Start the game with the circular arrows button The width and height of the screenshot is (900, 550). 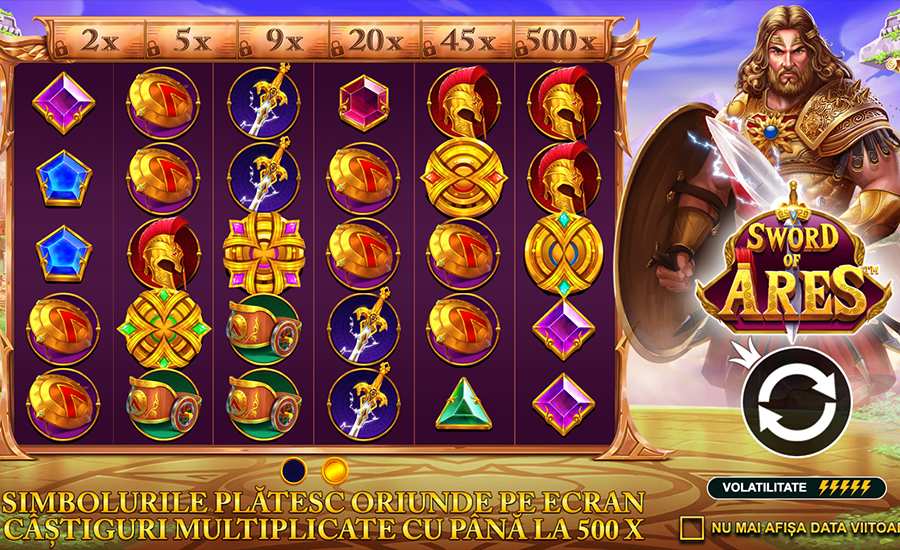click(795, 402)
